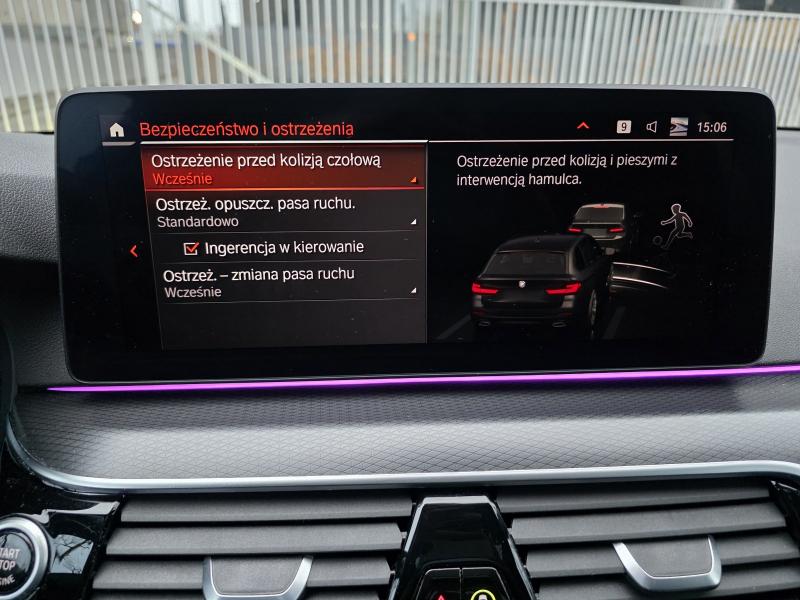Screen dimensions: 800x600
Task: Tap the red up chevron in status bar
Action: (x=583, y=127)
